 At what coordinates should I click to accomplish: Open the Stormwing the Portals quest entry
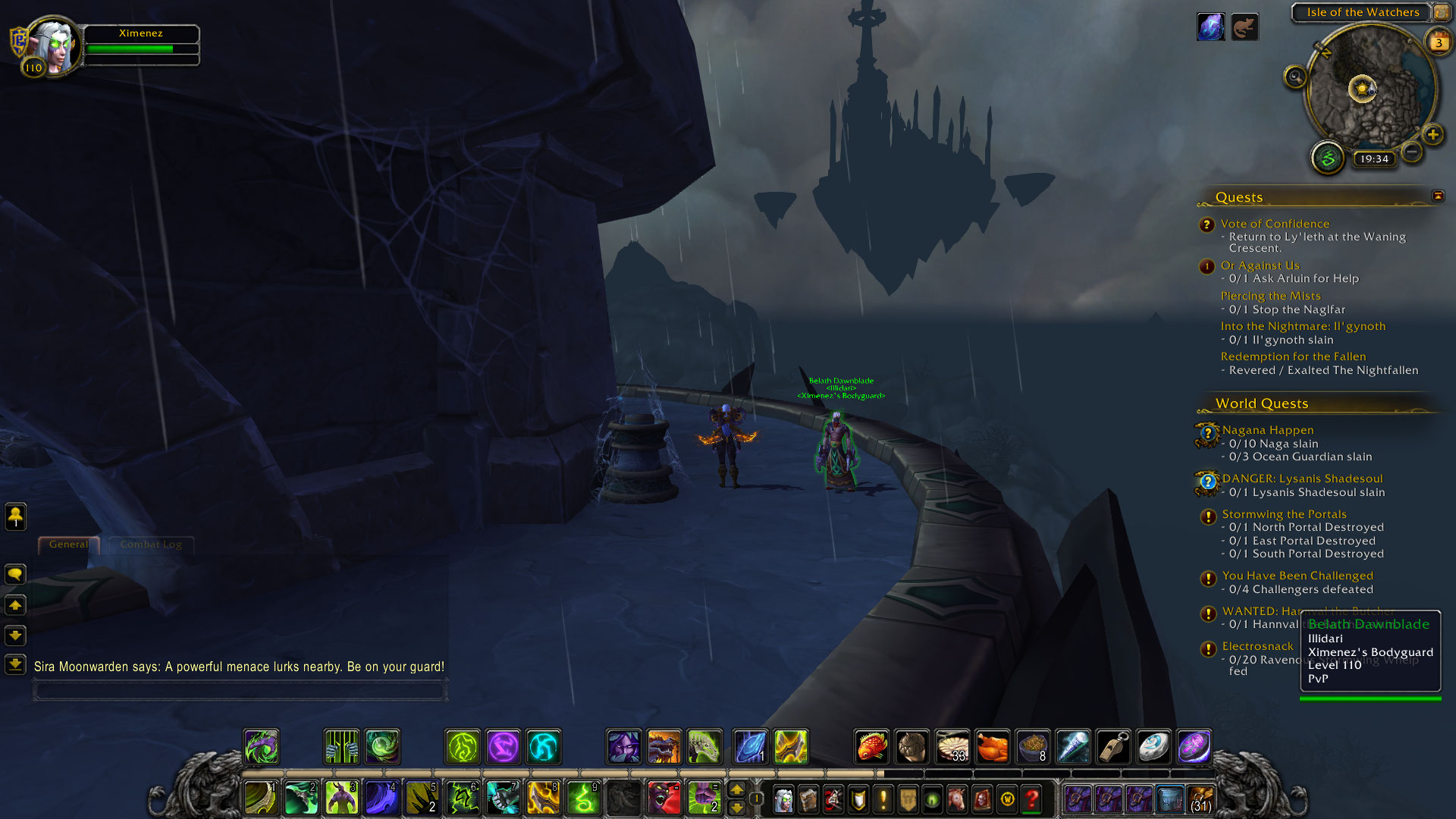[x=1284, y=514]
